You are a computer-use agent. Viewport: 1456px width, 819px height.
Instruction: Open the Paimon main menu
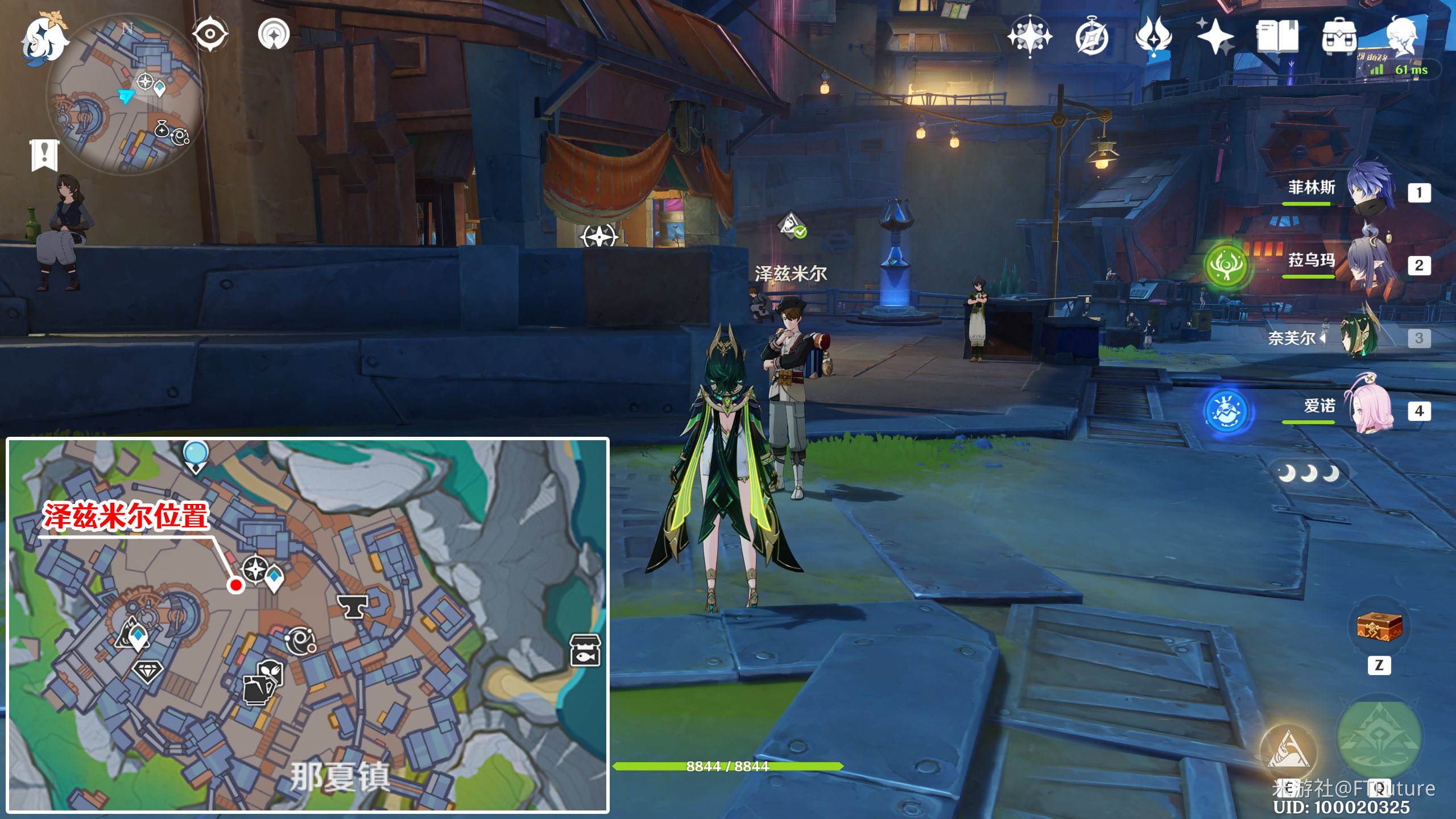[44, 39]
